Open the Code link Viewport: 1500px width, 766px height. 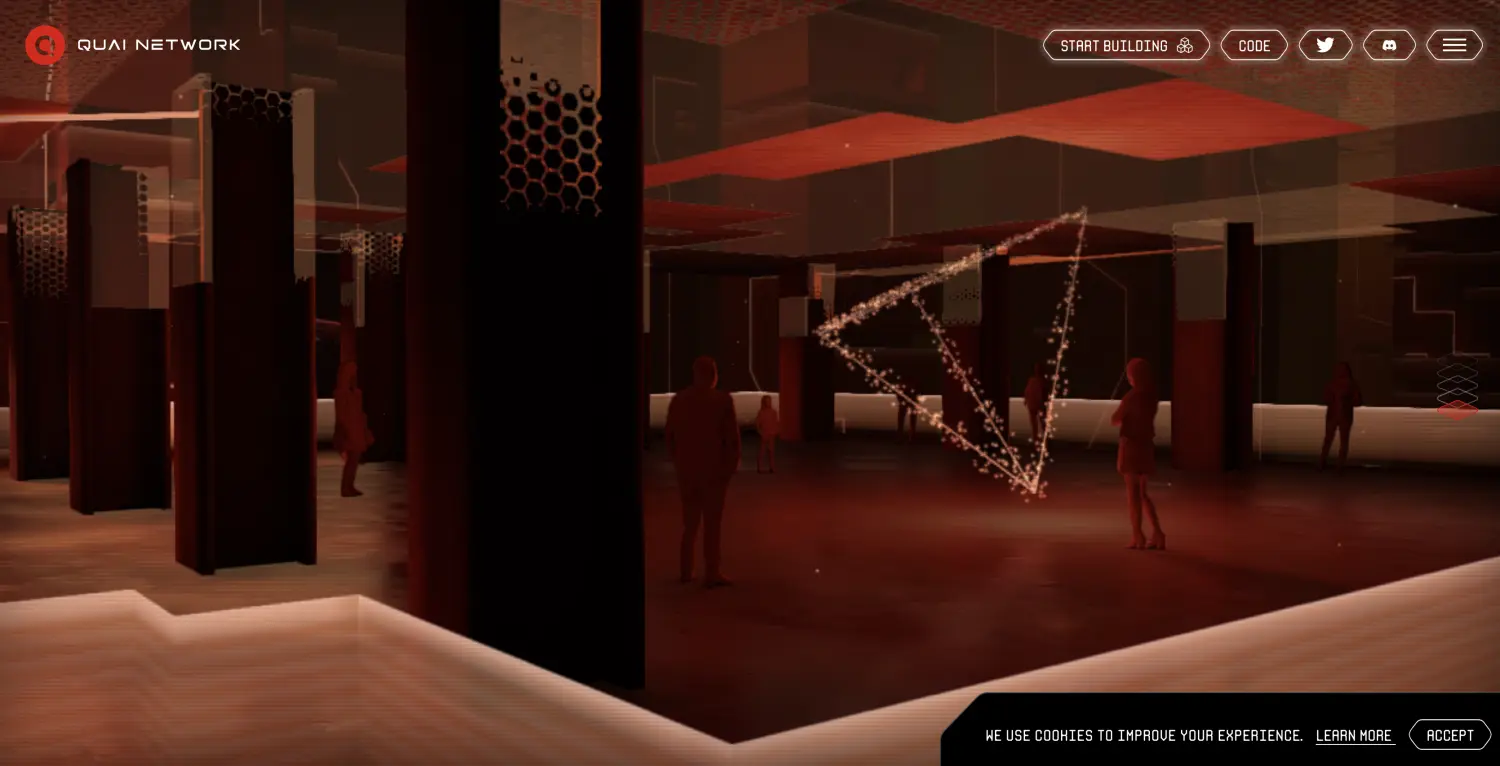coord(1254,46)
